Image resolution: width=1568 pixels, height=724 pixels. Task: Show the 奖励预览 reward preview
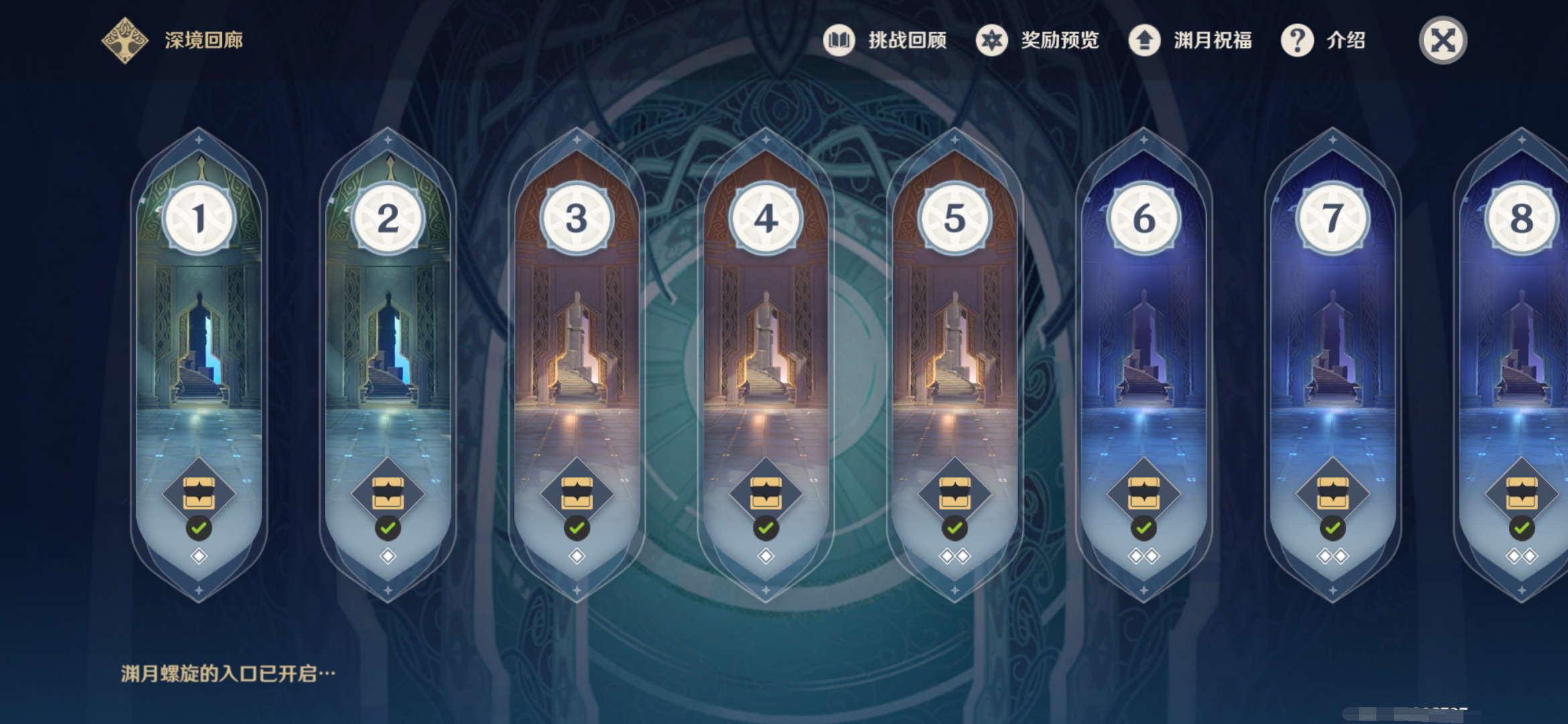click(x=1037, y=40)
